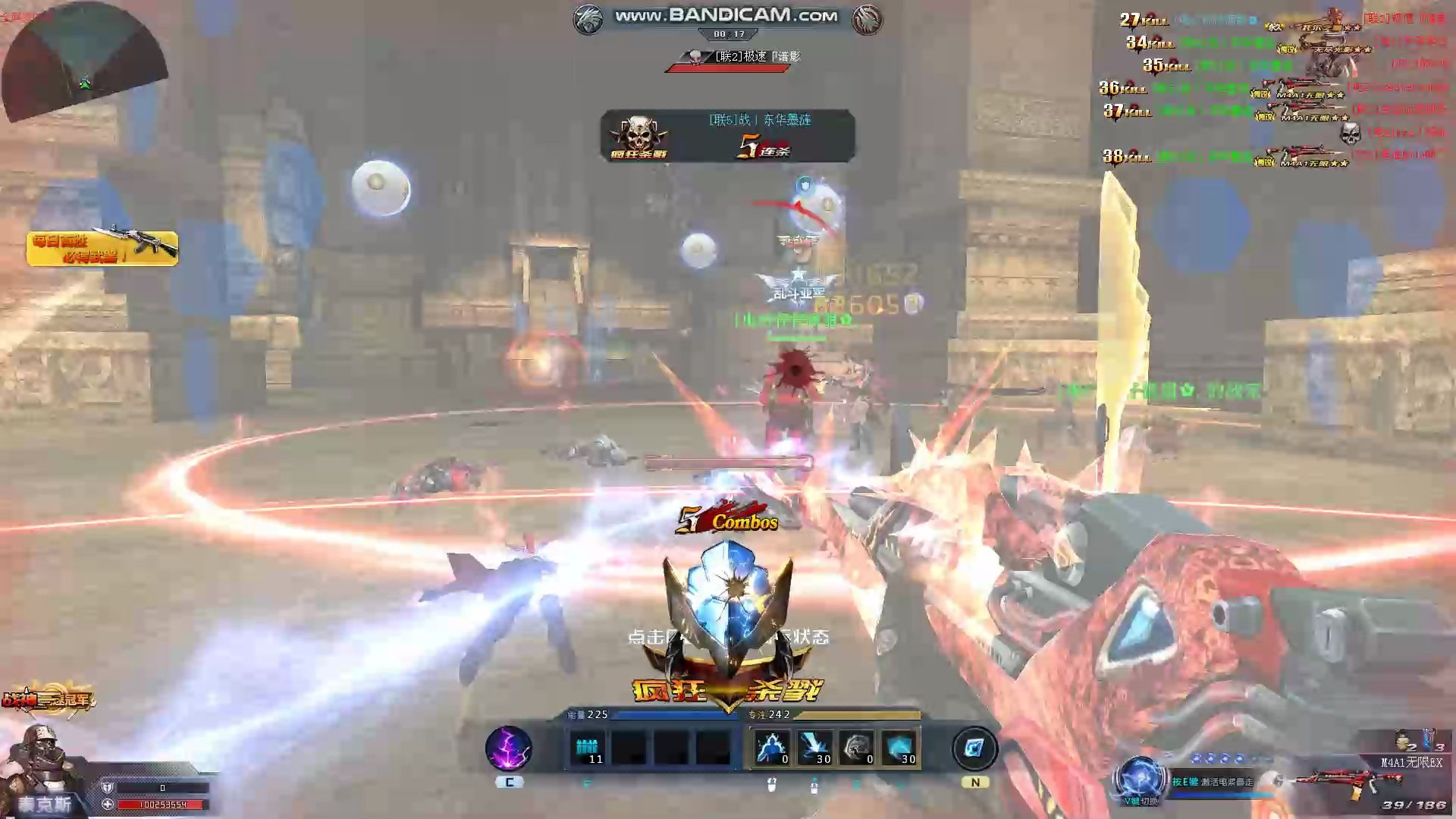Screen dimensions: 1456x819
Task: Select the grey helmet skill icon
Action: pyautogui.click(x=856, y=748)
